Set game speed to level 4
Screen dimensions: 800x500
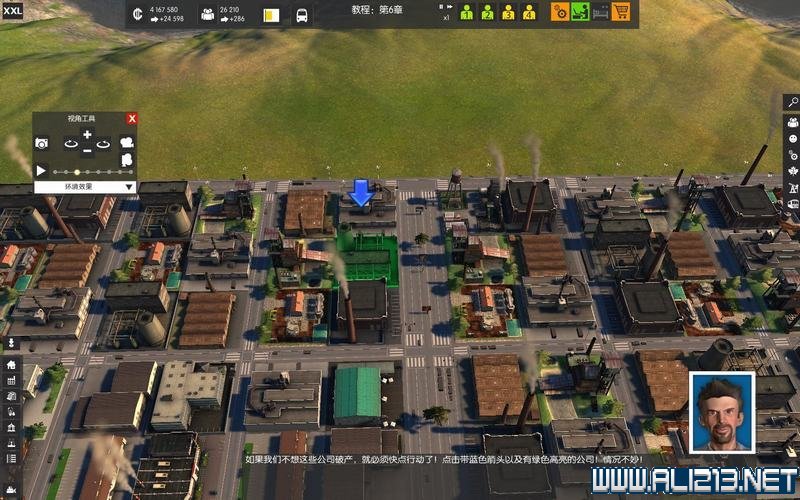(x=529, y=12)
